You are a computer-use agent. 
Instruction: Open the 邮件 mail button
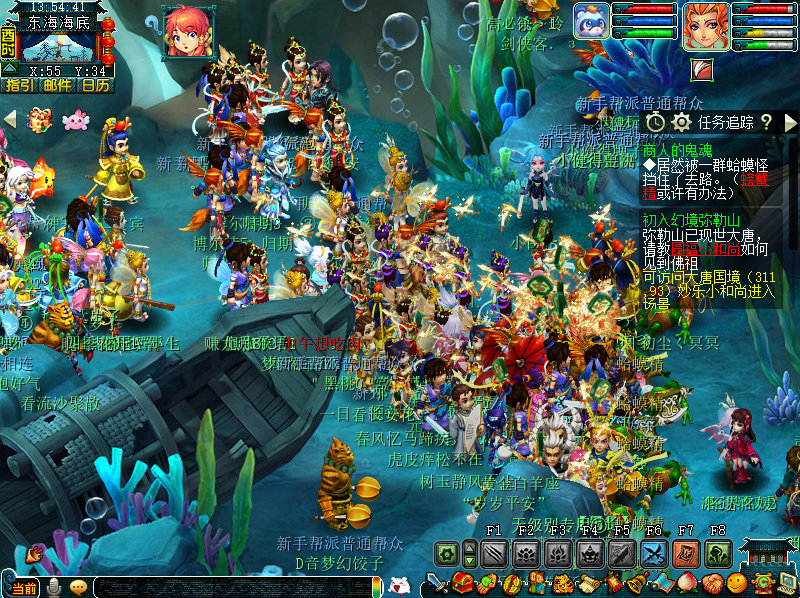tap(57, 85)
